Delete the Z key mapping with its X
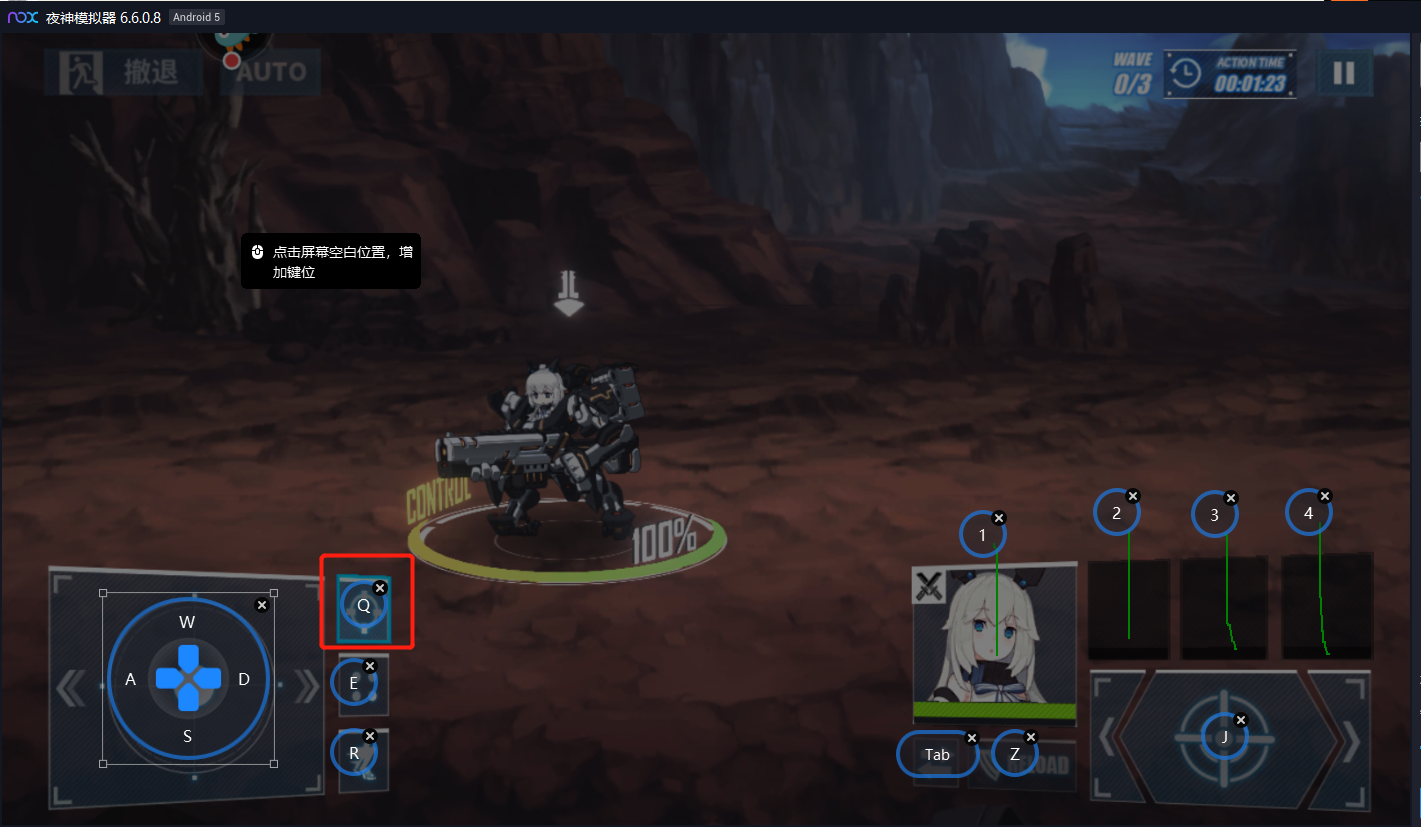Image resolution: width=1421 pixels, height=827 pixels. [1031, 738]
